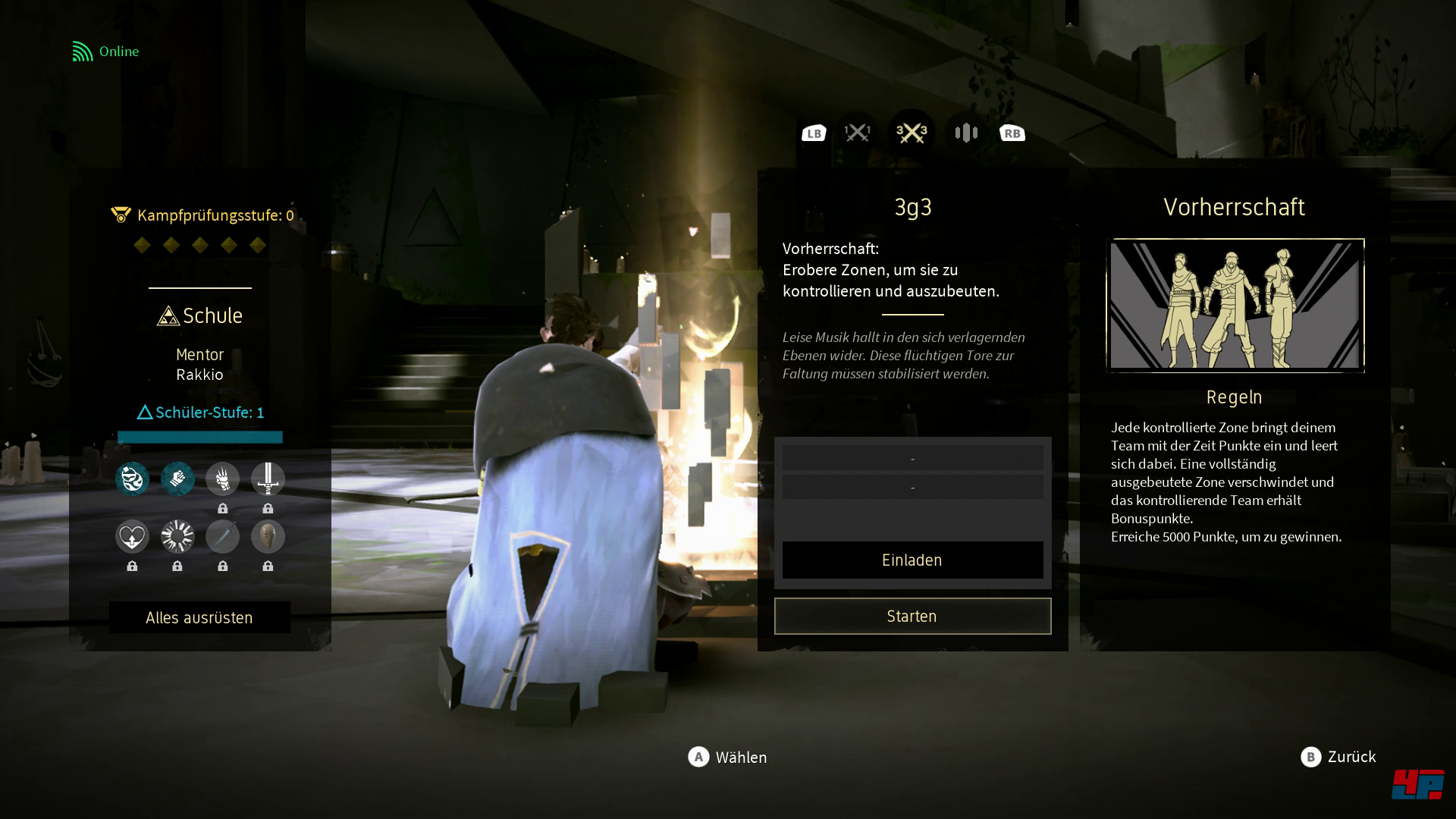
Task: Choose the locked stone mask slot
Action: coord(268,537)
